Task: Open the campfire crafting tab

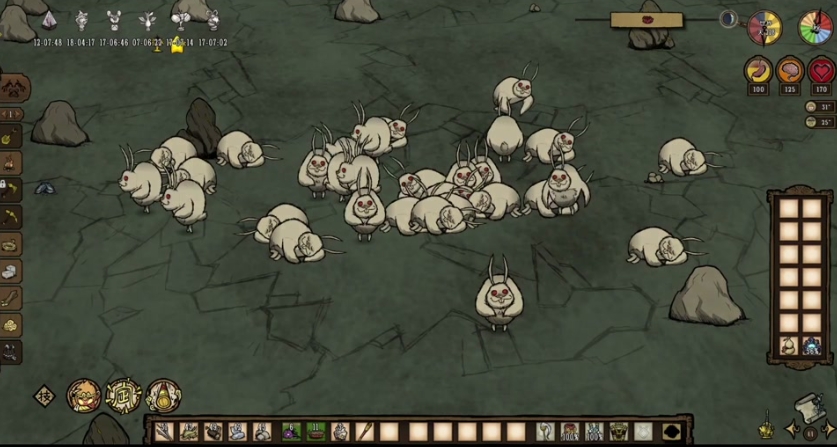Action: 11,163
